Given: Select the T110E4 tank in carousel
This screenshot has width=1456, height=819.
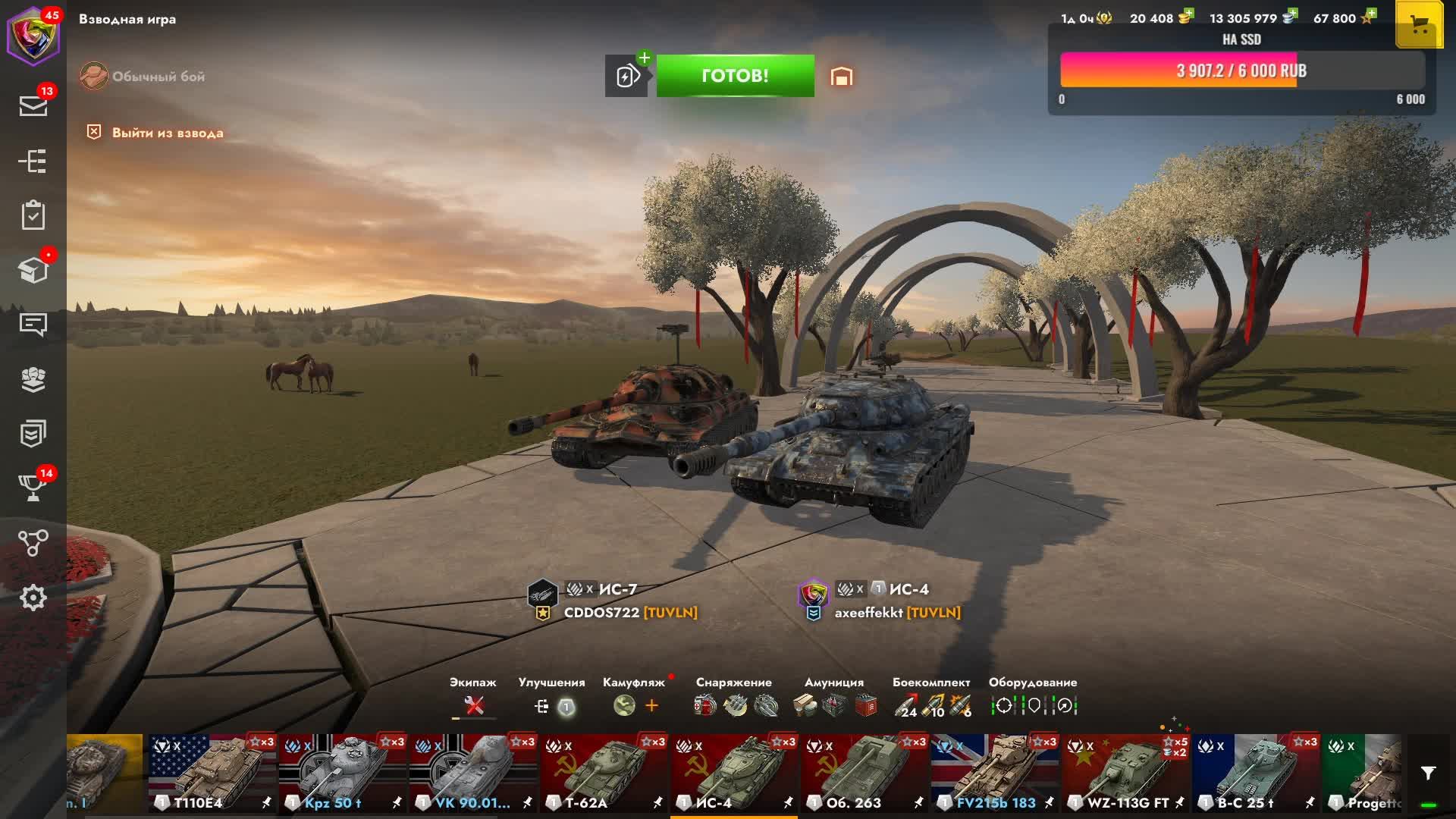Looking at the screenshot, I should [212, 773].
